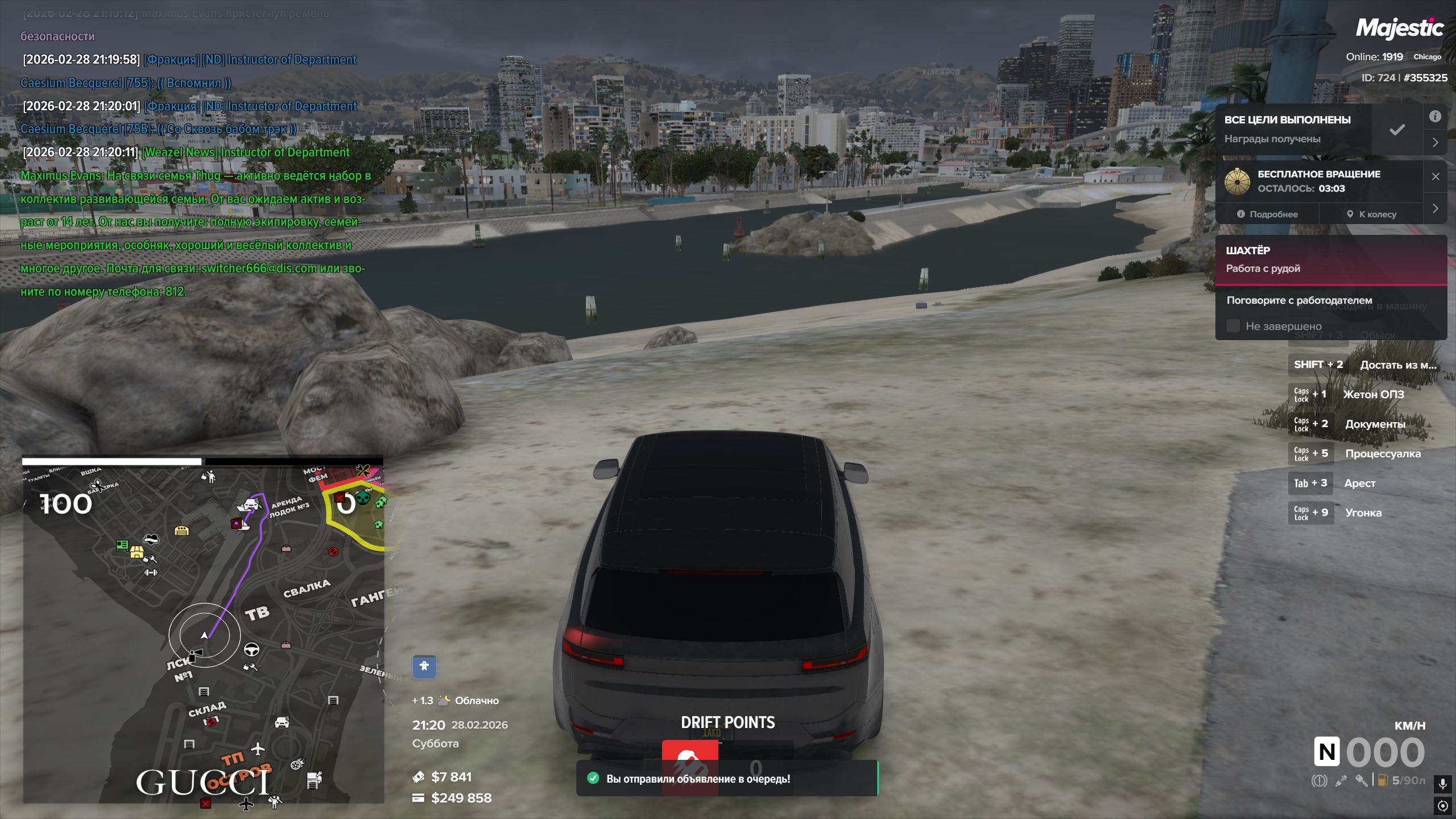Image resolution: width=1456 pixels, height=819 pixels.
Task: Click the blue figure icon above weather
Action: 424,667
